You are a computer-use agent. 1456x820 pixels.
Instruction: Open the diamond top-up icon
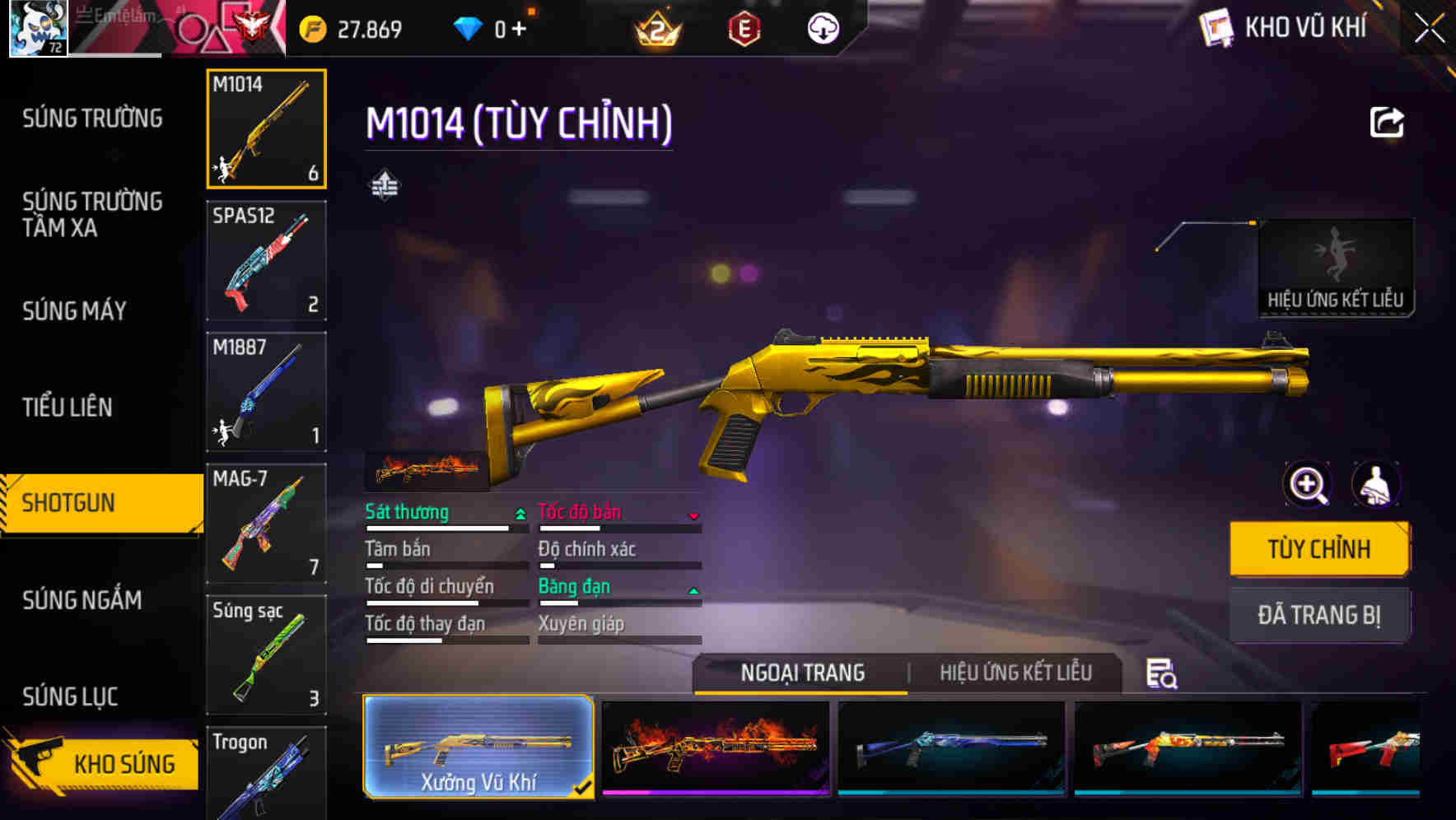(x=469, y=27)
